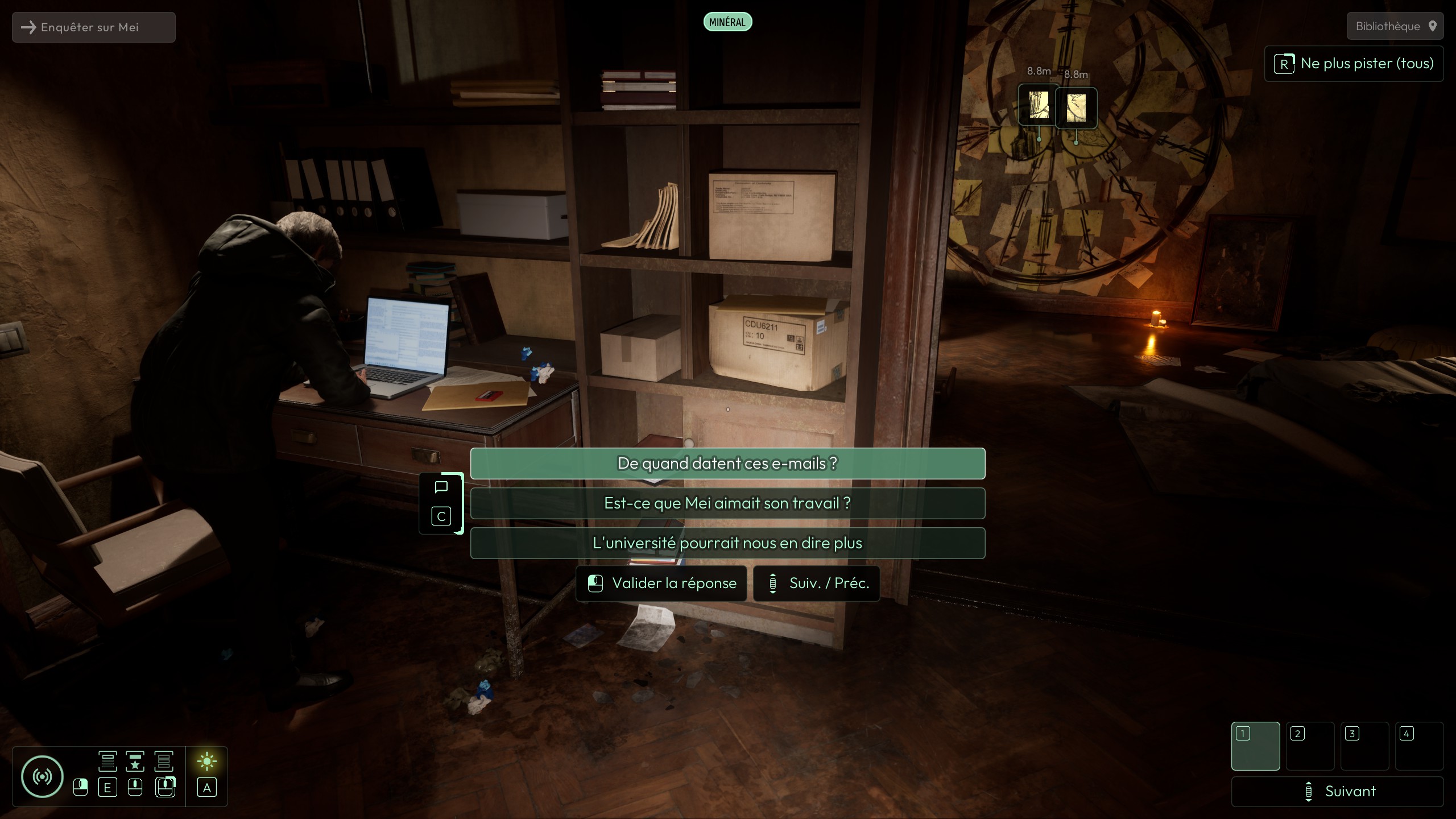This screenshot has width=1456, height=819.
Task: Switch to slot number 3
Action: [x=1364, y=746]
